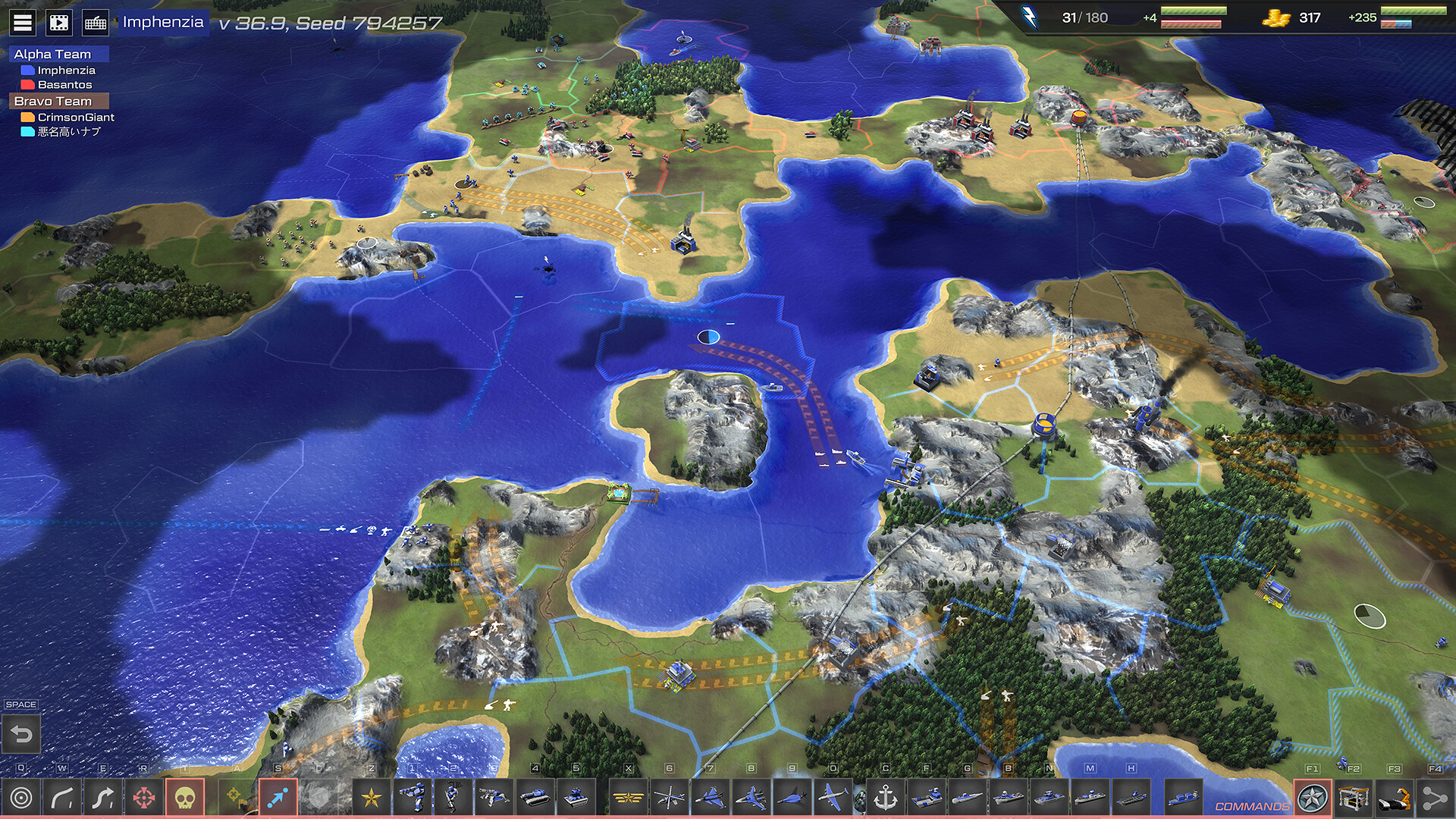Select player Basantos in the team list

point(64,85)
